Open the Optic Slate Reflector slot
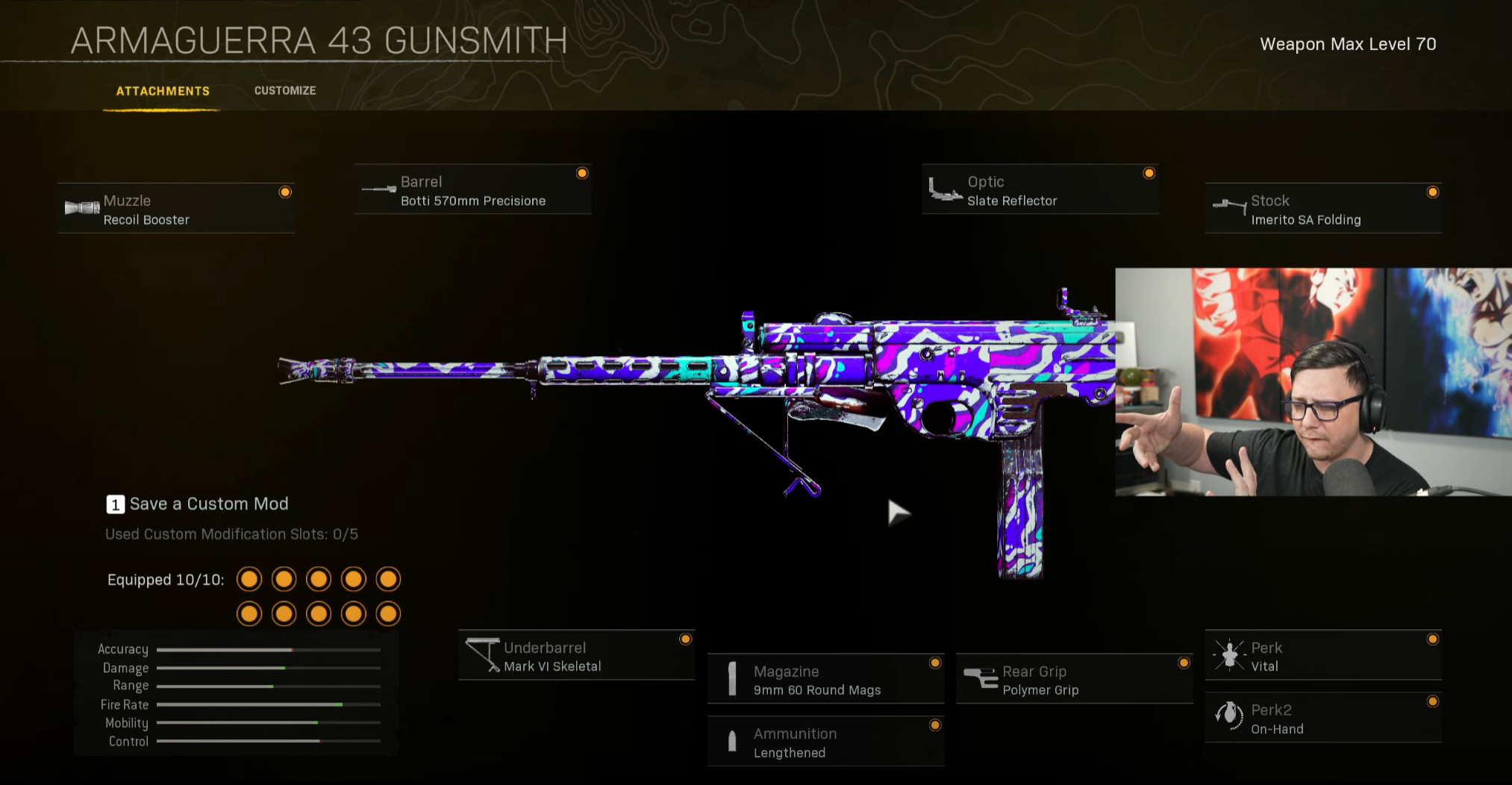The width and height of the screenshot is (1512, 785). tap(1040, 191)
